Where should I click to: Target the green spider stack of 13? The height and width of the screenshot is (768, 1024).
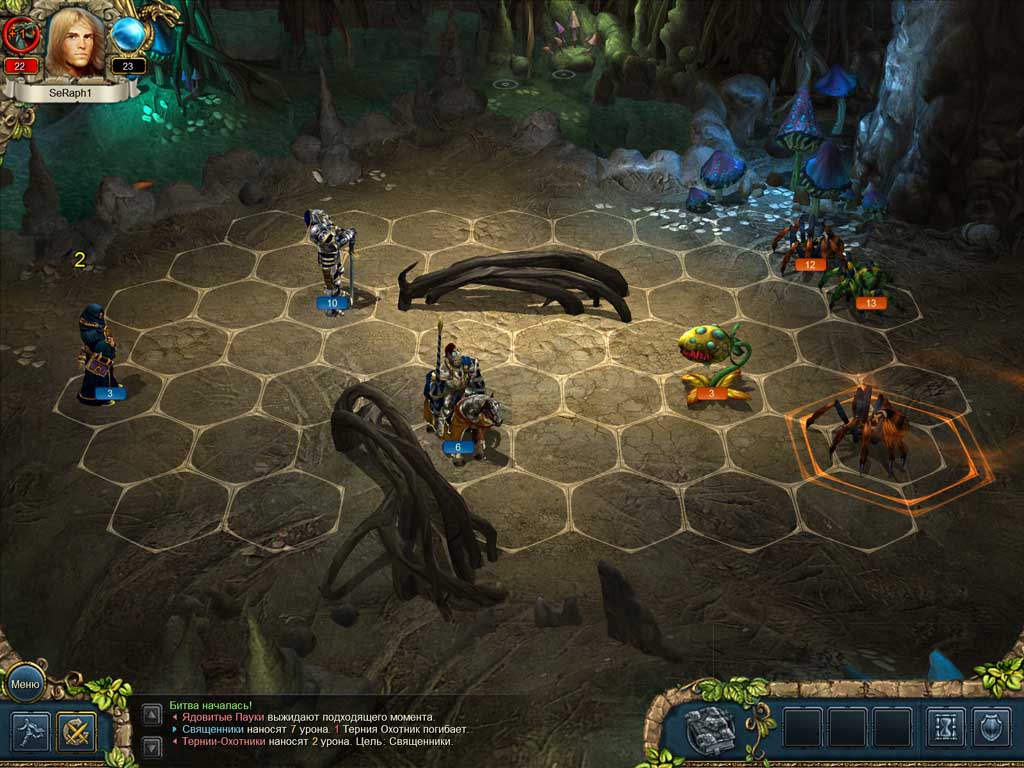click(860, 283)
